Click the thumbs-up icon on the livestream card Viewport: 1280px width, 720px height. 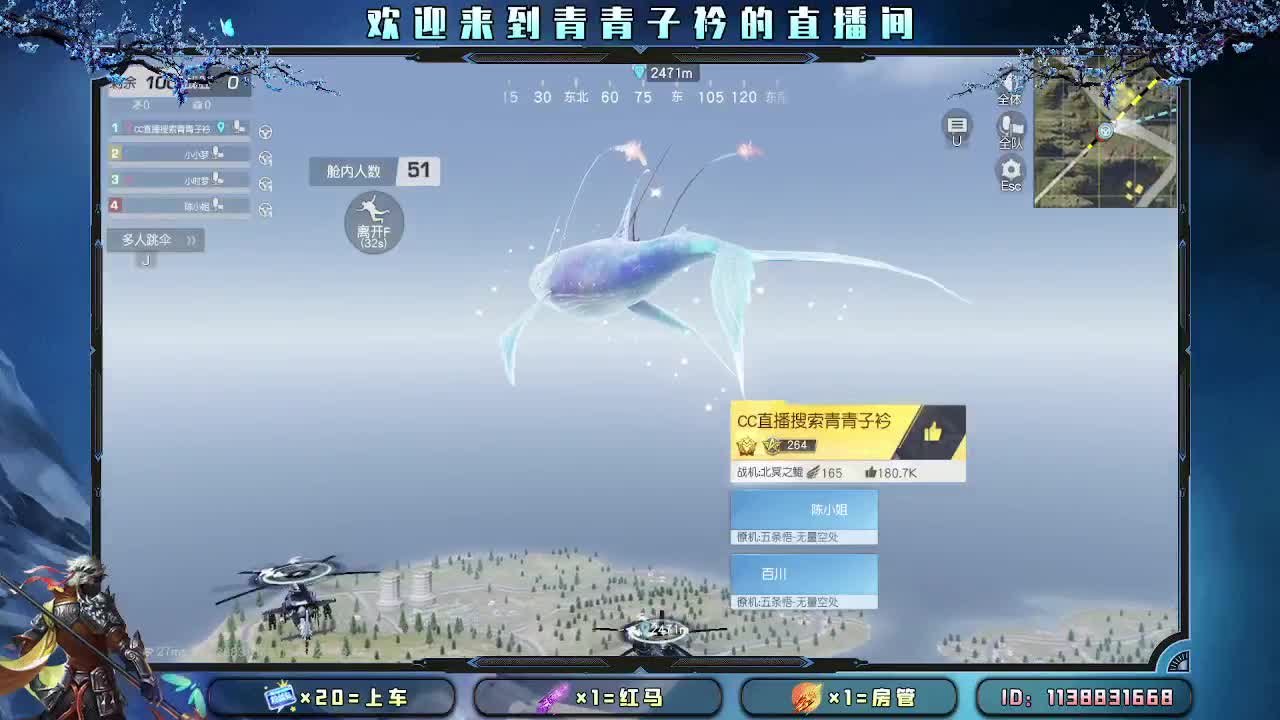click(x=935, y=432)
